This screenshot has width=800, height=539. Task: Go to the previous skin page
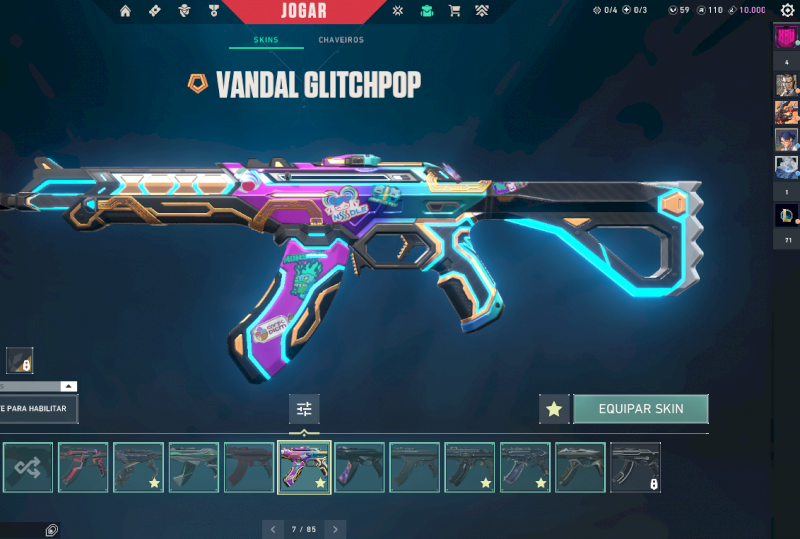[x=272, y=528]
